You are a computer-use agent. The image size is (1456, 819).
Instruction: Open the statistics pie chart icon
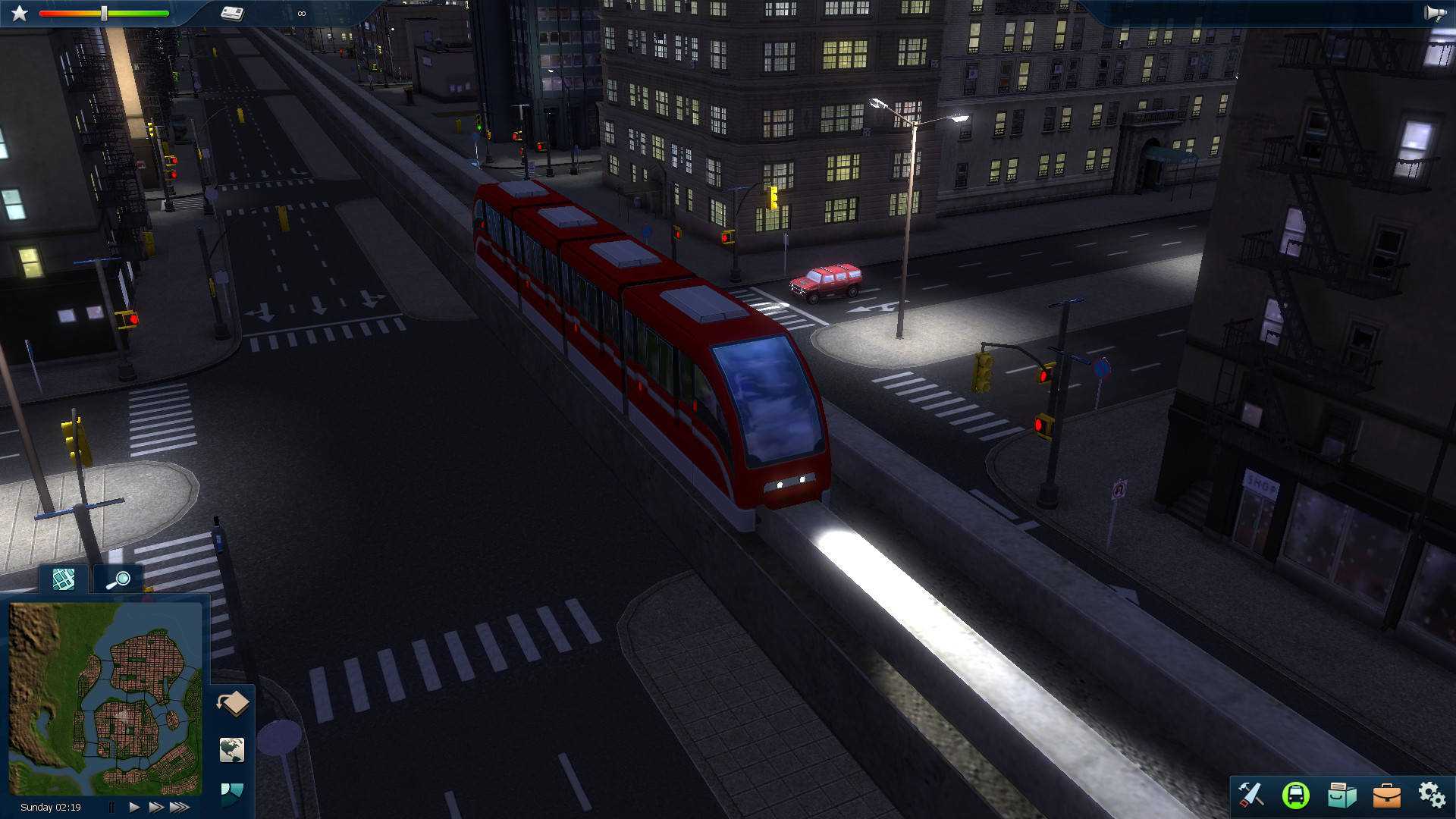tap(232, 791)
